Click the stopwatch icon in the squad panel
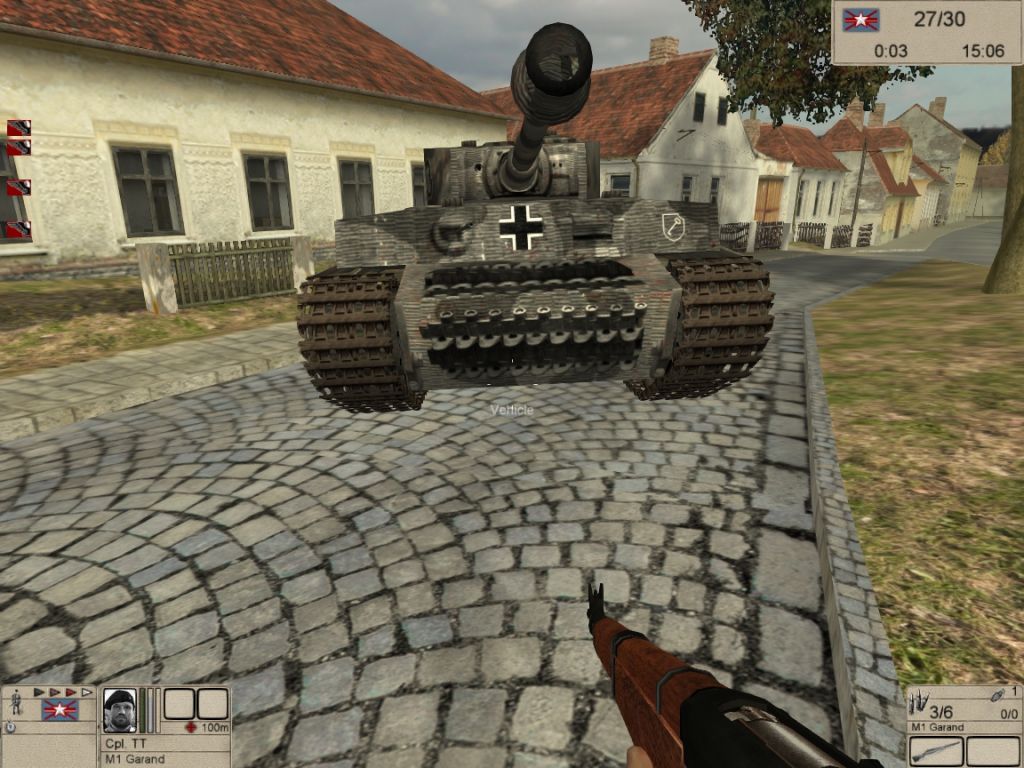Image resolution: width=1024 pixels, height=768 pixels. point(11,727)
